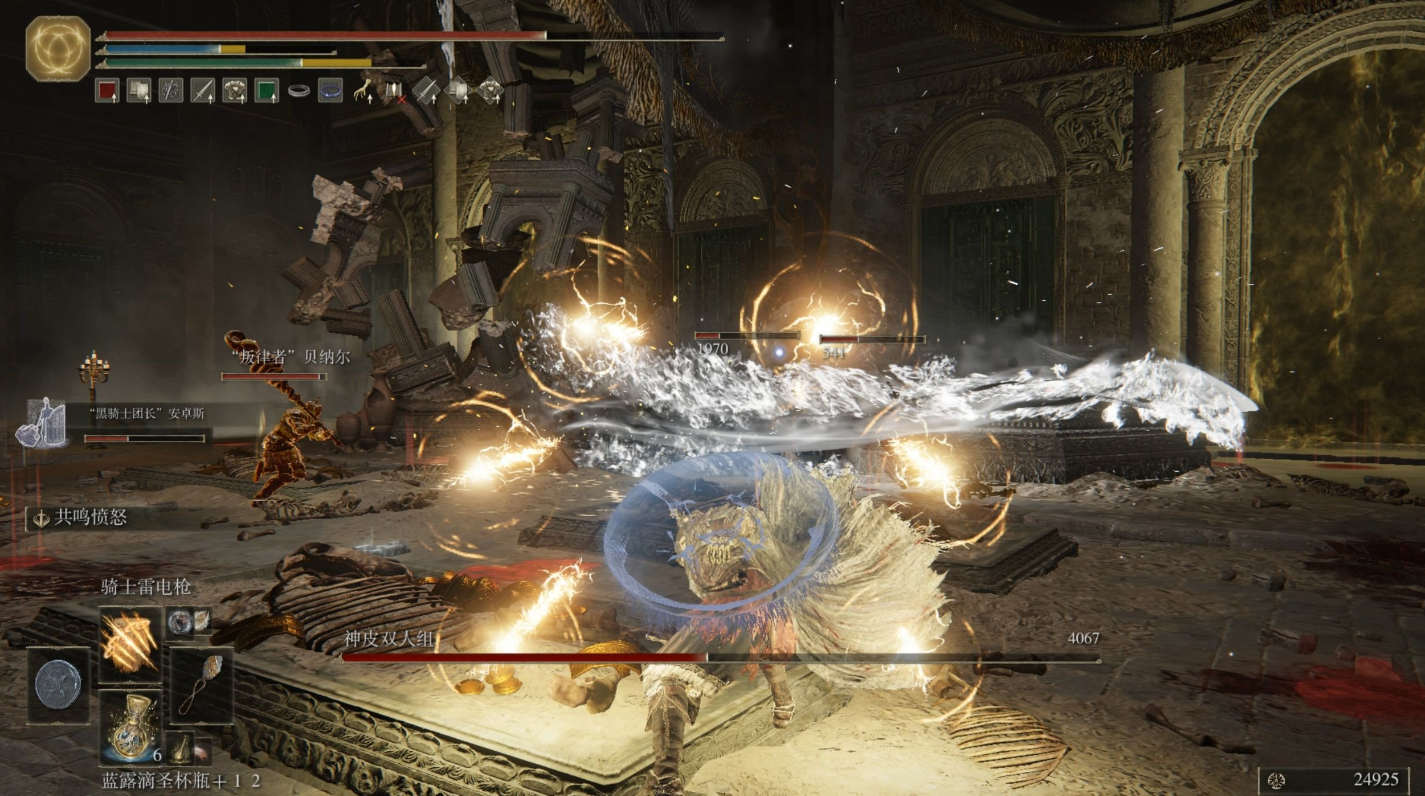Check the silver ring status icon
The width and height of the screenshot is (1425, 796).
[298, 91]
